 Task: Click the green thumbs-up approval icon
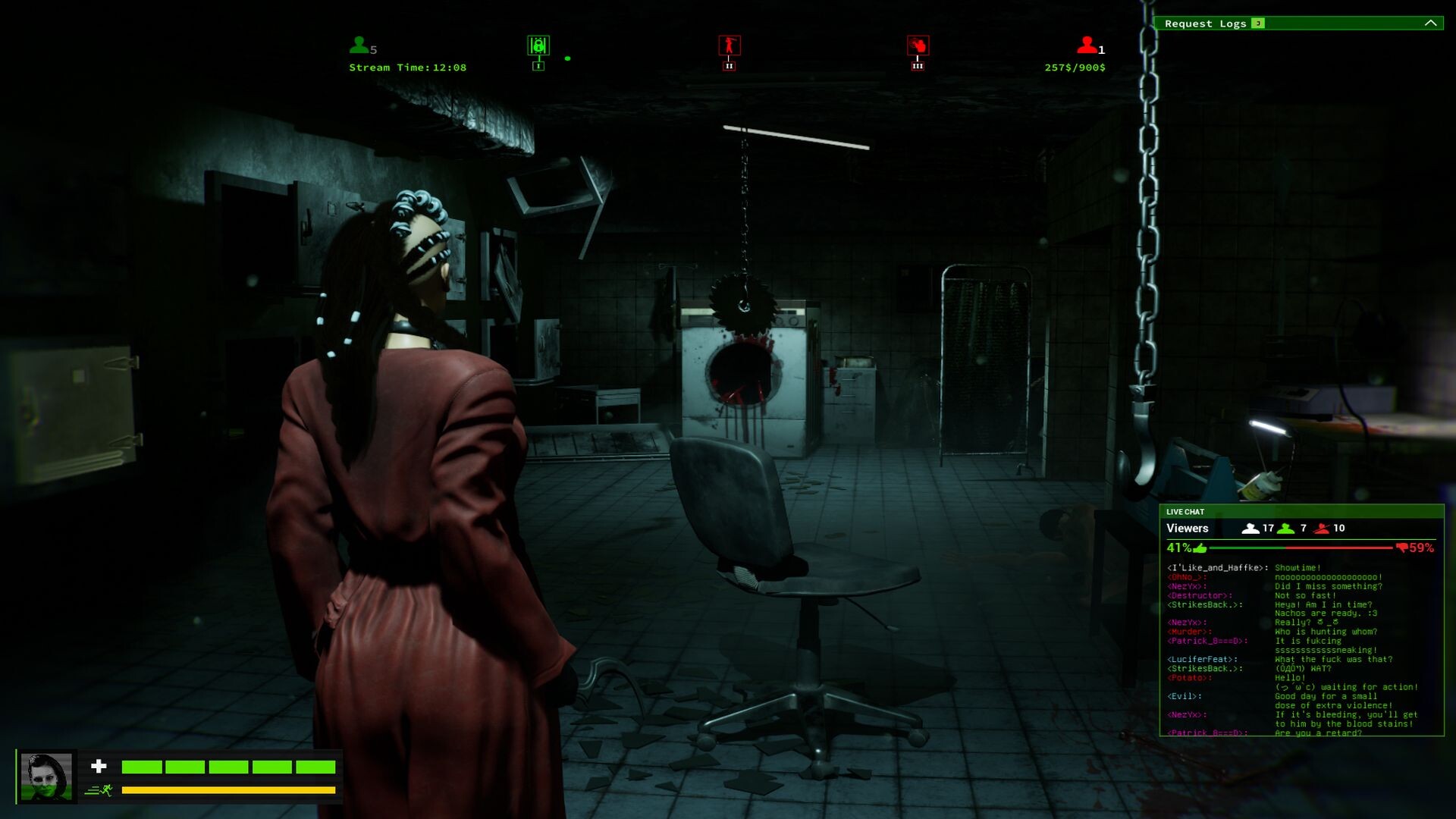1200,548
